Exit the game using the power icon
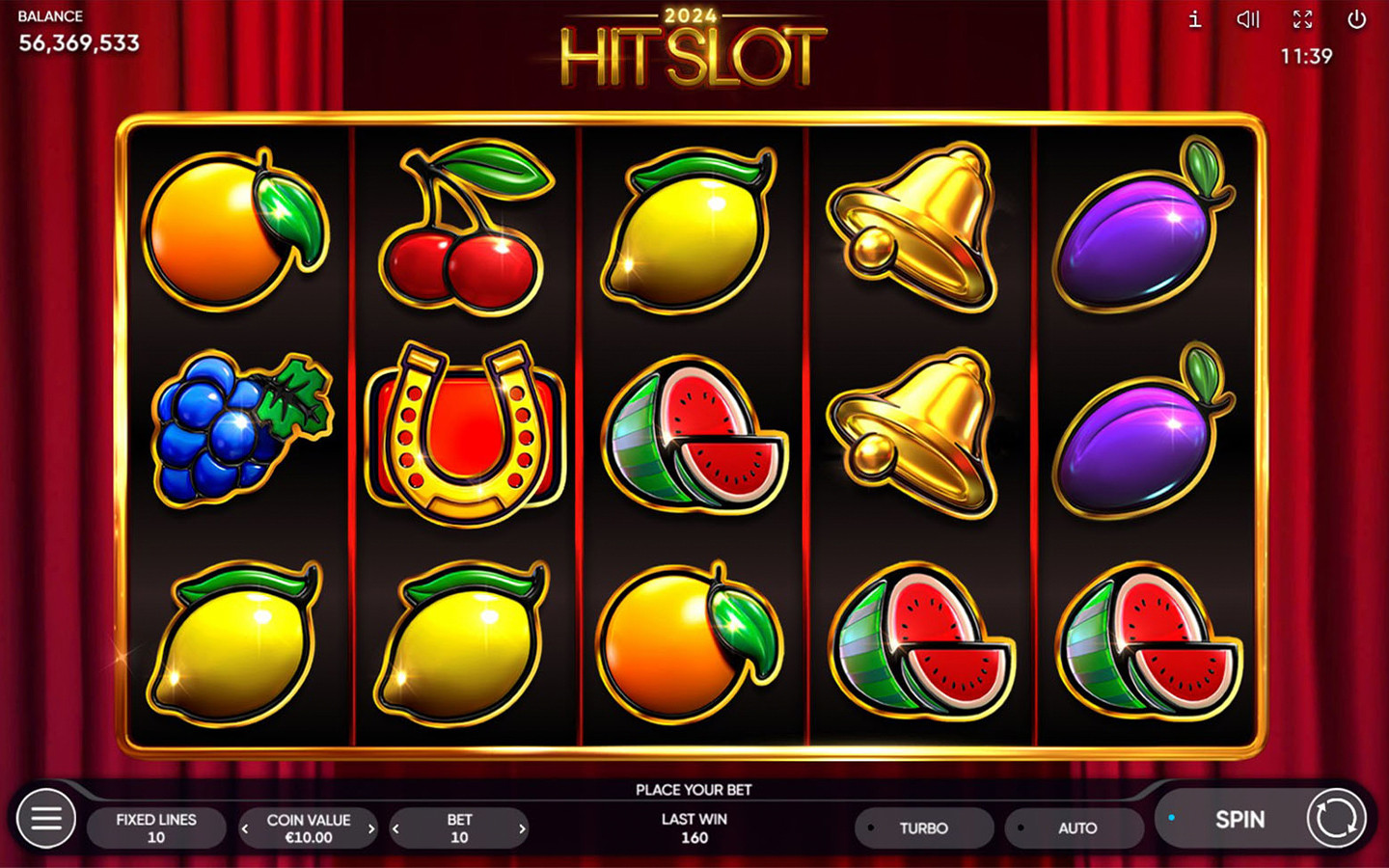The width and height of the screenshot is (1389, 868). point(1357,19)
